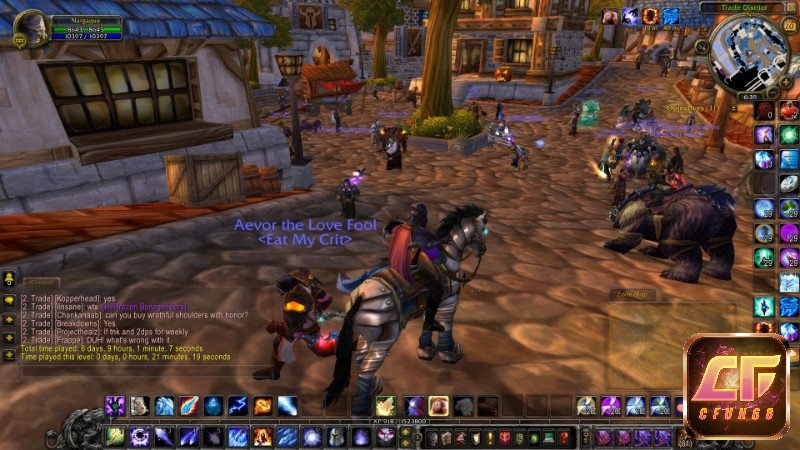Click the Kopperhead player name in chat
This screenshot has height=450, width=800.
click(x=69, y=298)
